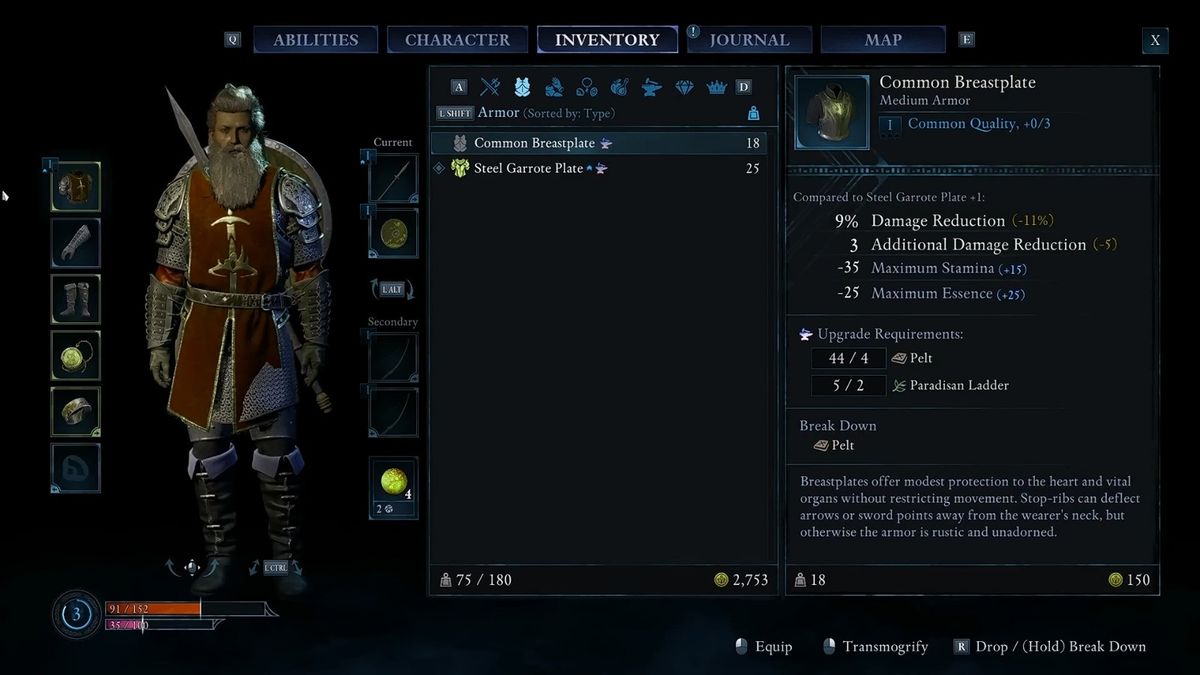The image size is (1200, 675).
Task: Open the equipped boots slot
Action: pos(76,299)
